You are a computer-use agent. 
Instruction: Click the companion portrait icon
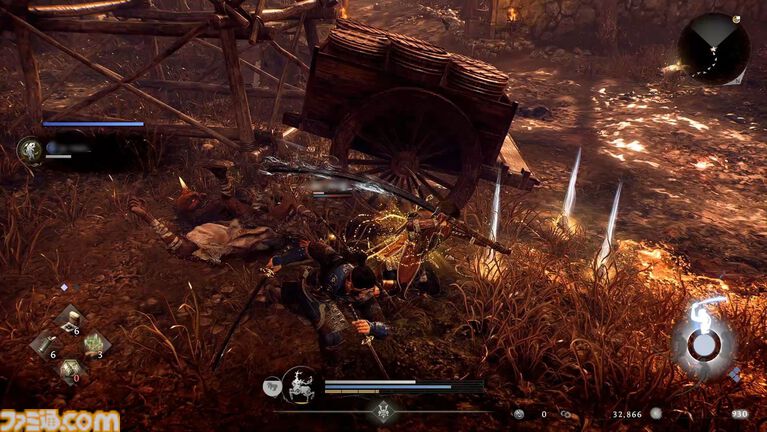30,150
